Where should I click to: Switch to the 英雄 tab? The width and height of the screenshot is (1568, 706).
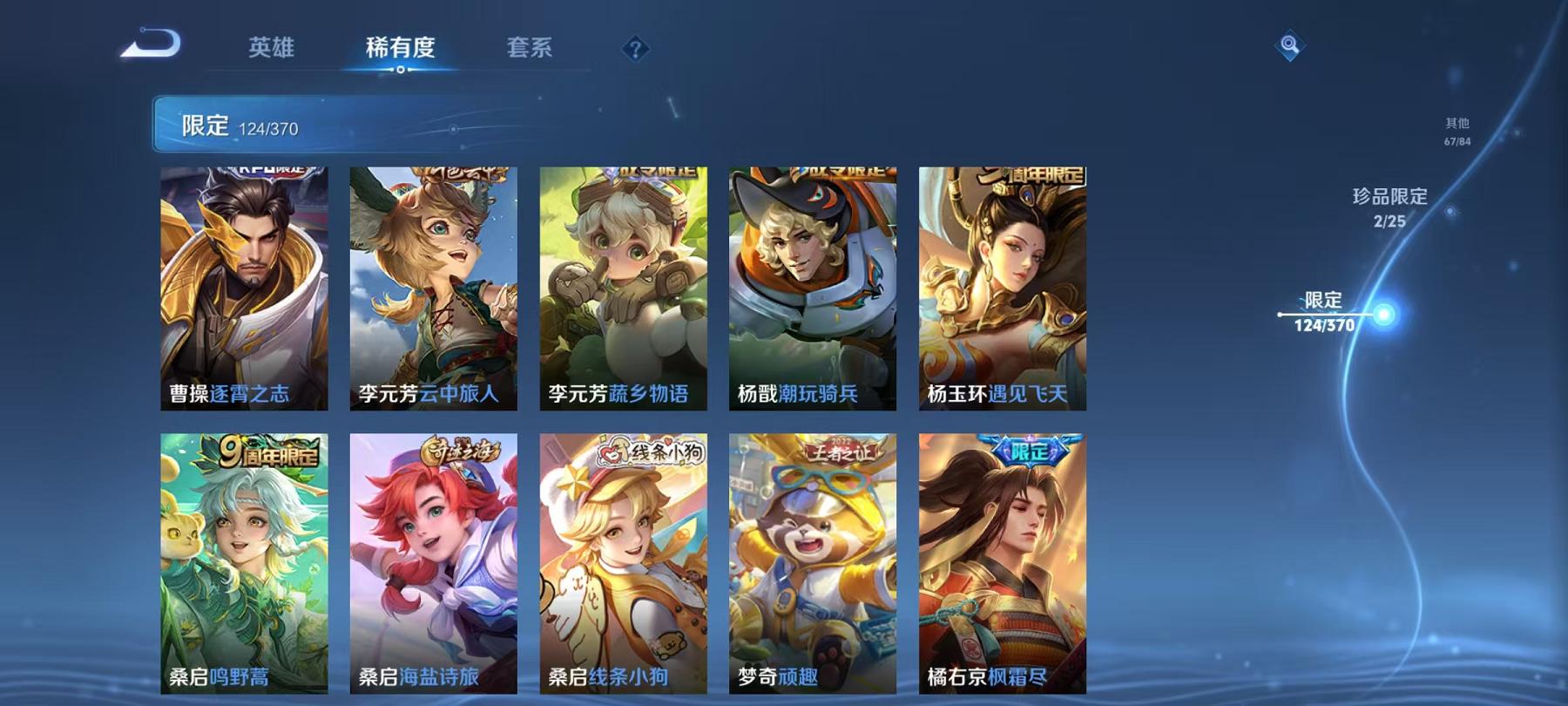272,50
